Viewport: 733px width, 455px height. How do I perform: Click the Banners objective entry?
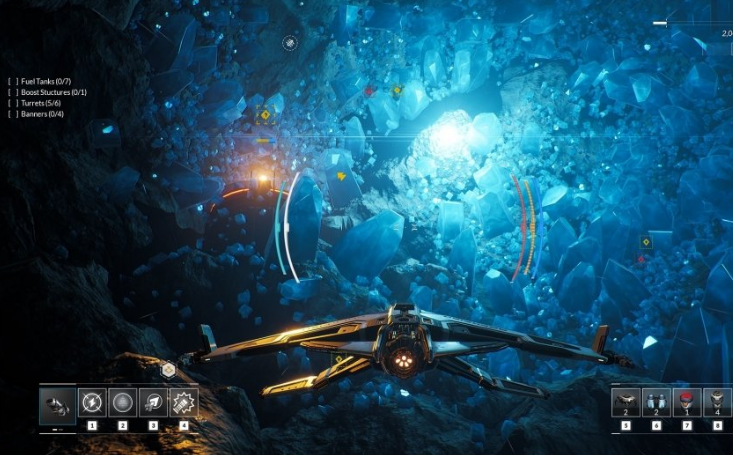point(44,114)
